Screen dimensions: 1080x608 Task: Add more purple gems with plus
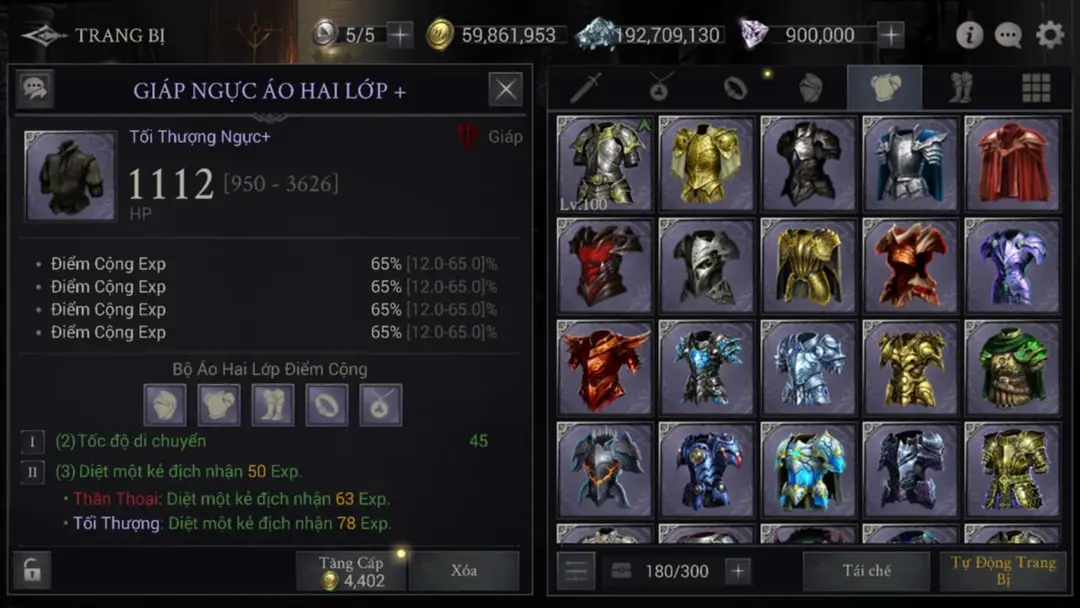click(x=890, y=35)
